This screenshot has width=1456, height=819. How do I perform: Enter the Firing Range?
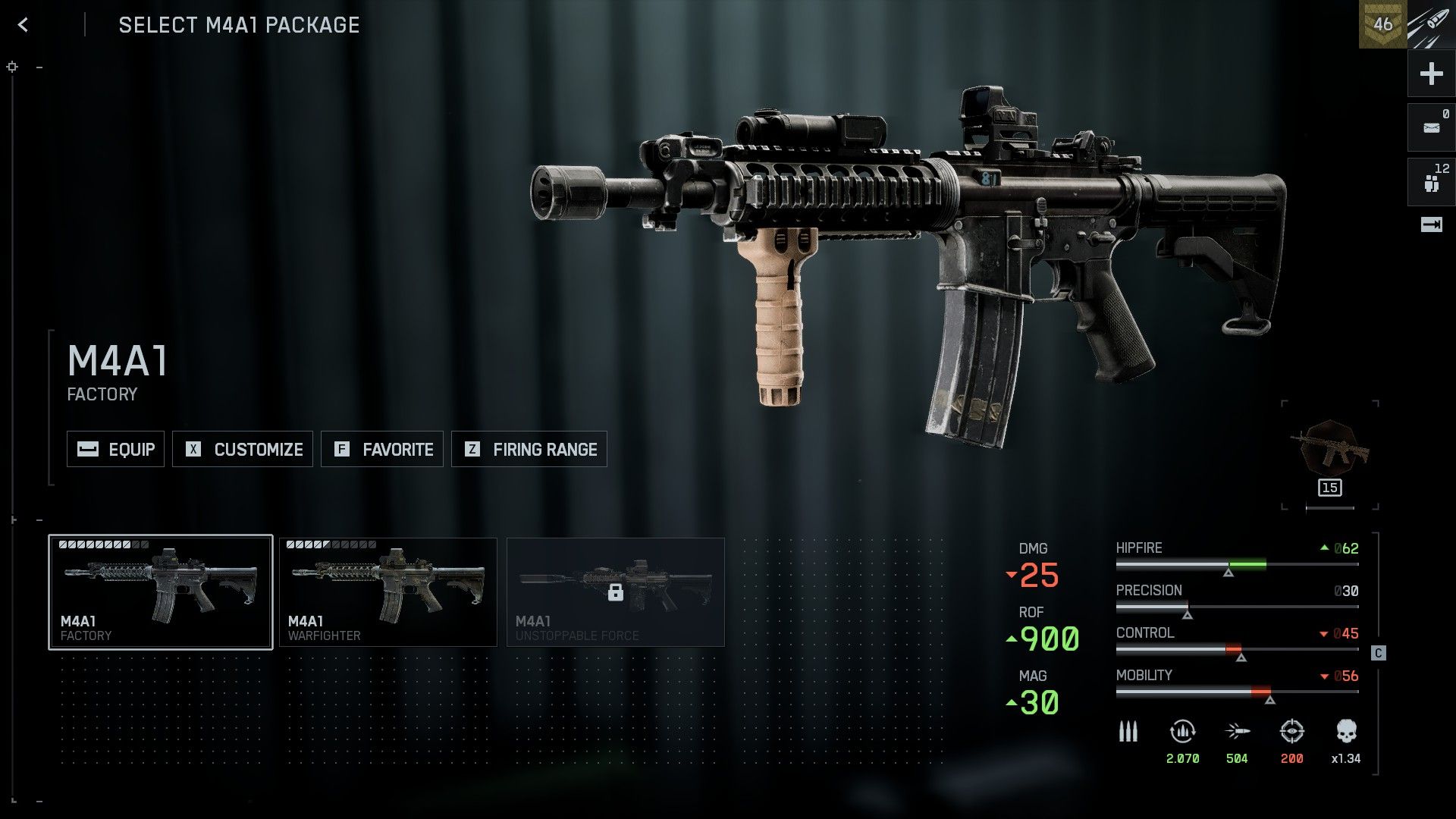pos(529,449)
